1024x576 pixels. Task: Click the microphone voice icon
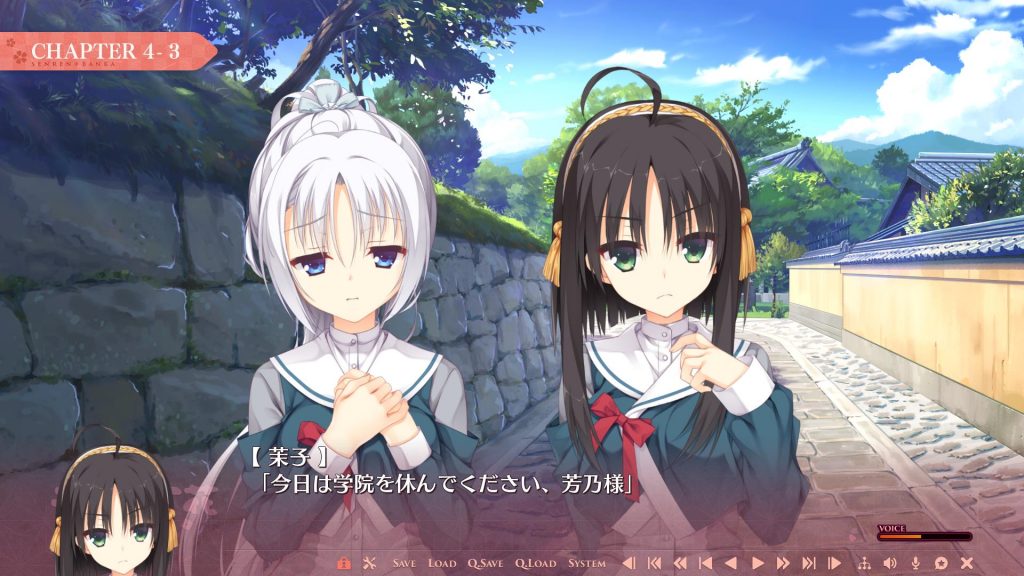pos(914,563)
